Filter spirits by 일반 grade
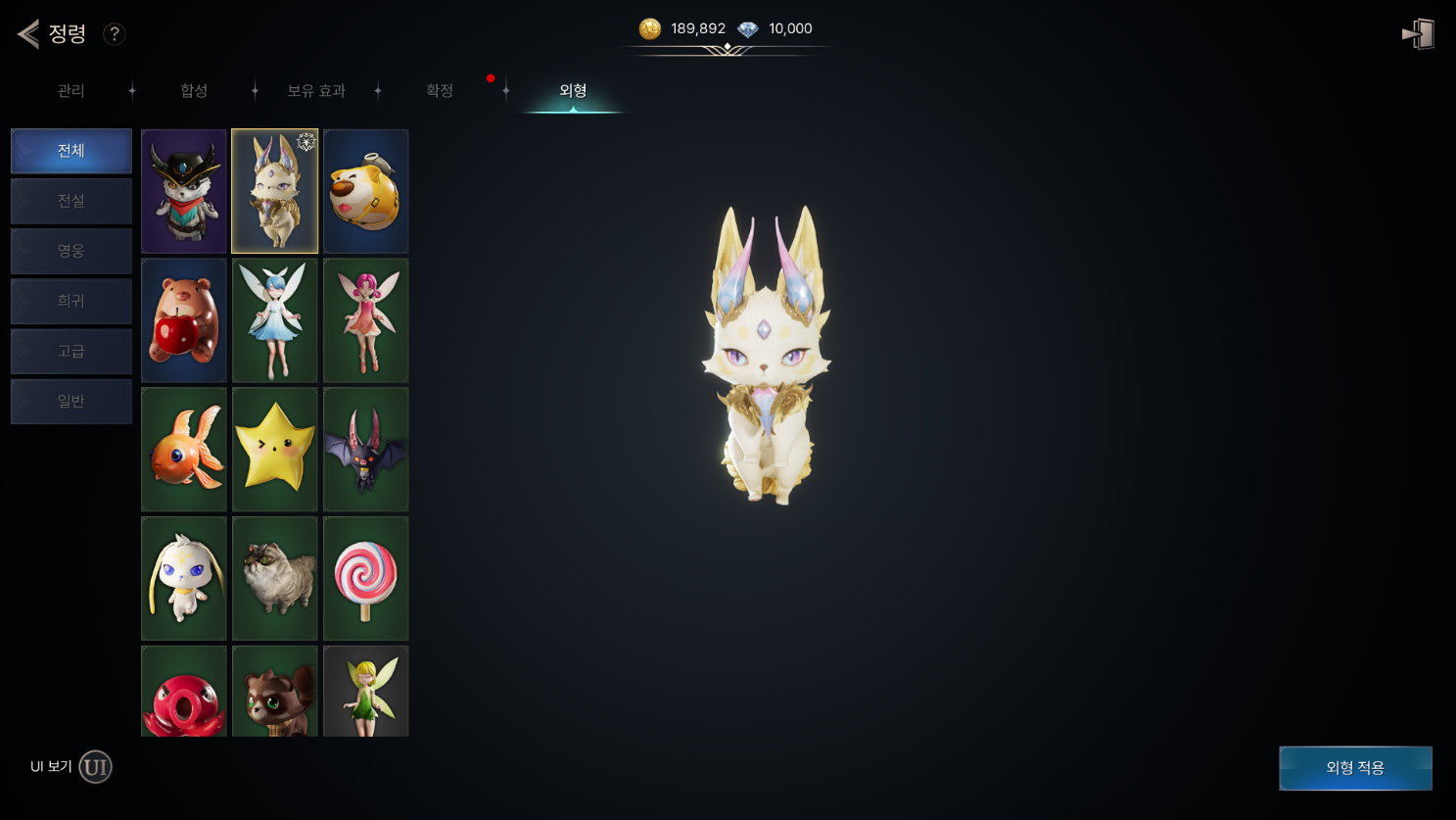The width and height of the screenshot is (1456, 820). (x=71, y=401)
